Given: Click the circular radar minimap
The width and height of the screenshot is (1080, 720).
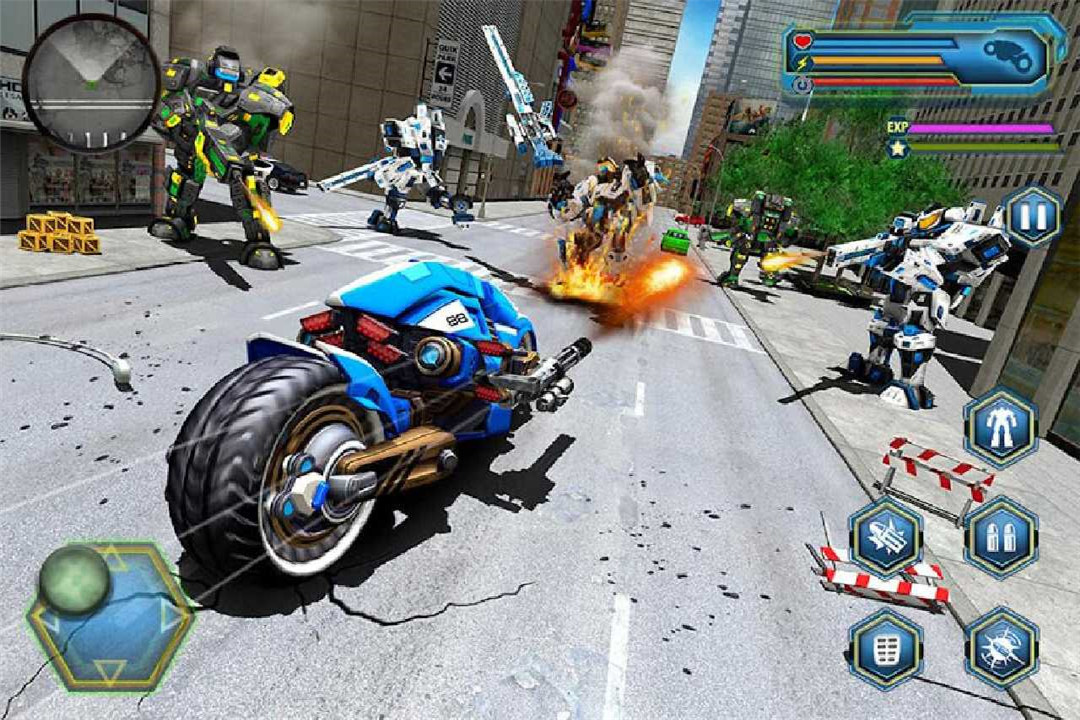Looking at the screenshot, I should [x=91, y=82].
